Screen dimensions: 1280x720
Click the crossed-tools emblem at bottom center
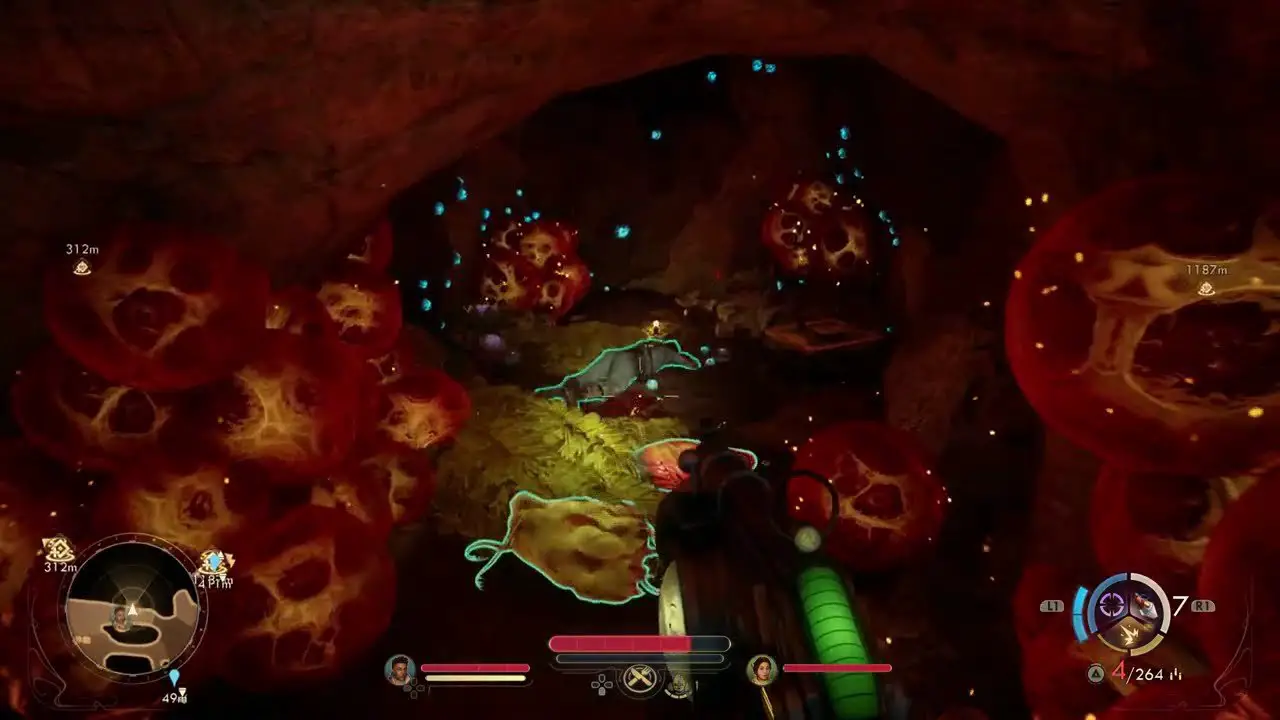point(638,680)
